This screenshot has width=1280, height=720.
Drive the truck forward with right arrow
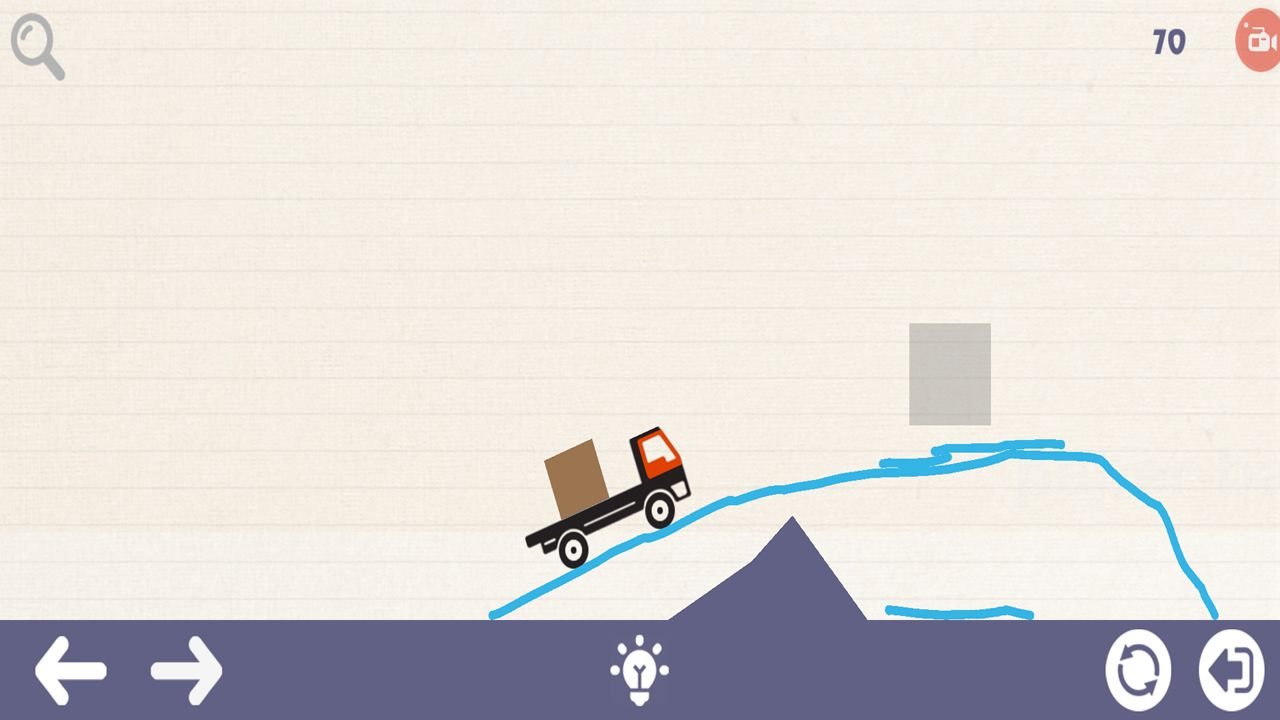pyautogui.click(x=187, y=670)
